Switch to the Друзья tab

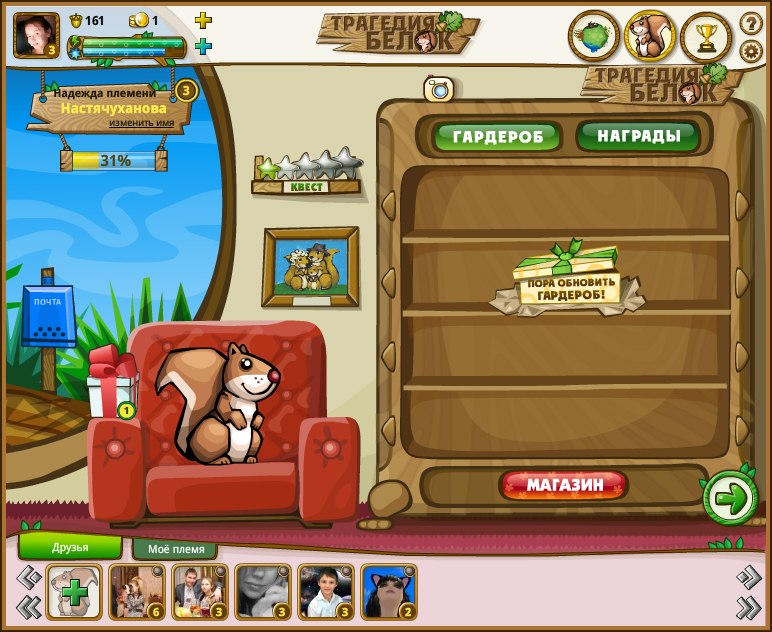(x=70, y=547)
